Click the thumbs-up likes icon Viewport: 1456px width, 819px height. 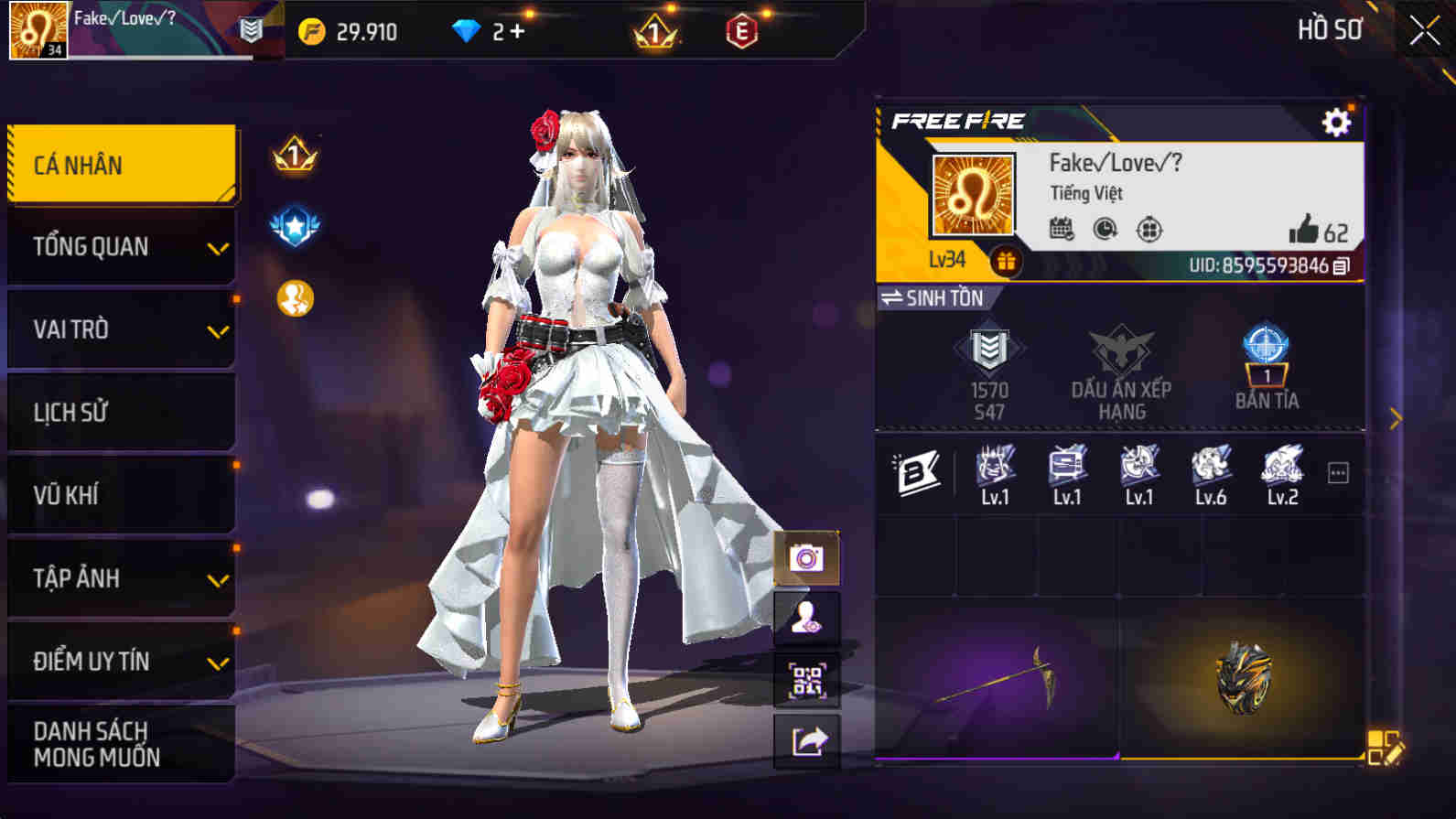(1306, 231)
